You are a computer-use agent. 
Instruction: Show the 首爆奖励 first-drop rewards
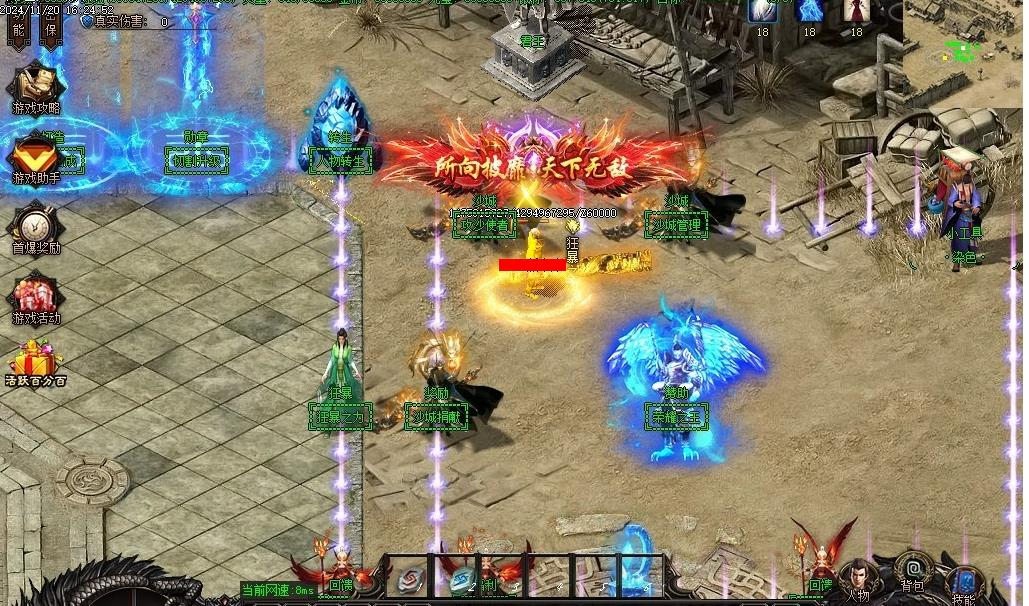click(36, 226)
